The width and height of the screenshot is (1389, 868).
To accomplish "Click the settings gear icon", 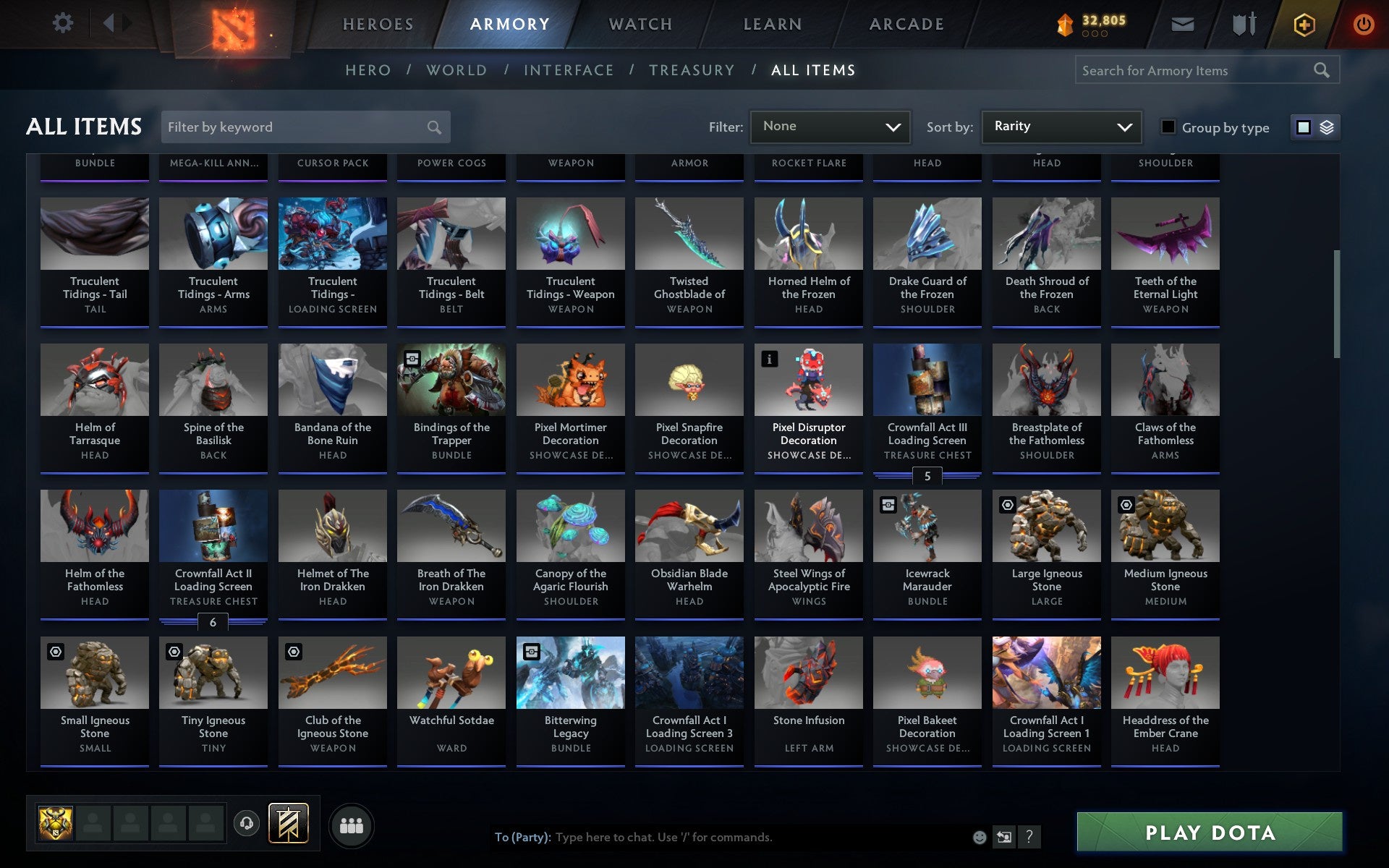I will [x=64, y=24].
